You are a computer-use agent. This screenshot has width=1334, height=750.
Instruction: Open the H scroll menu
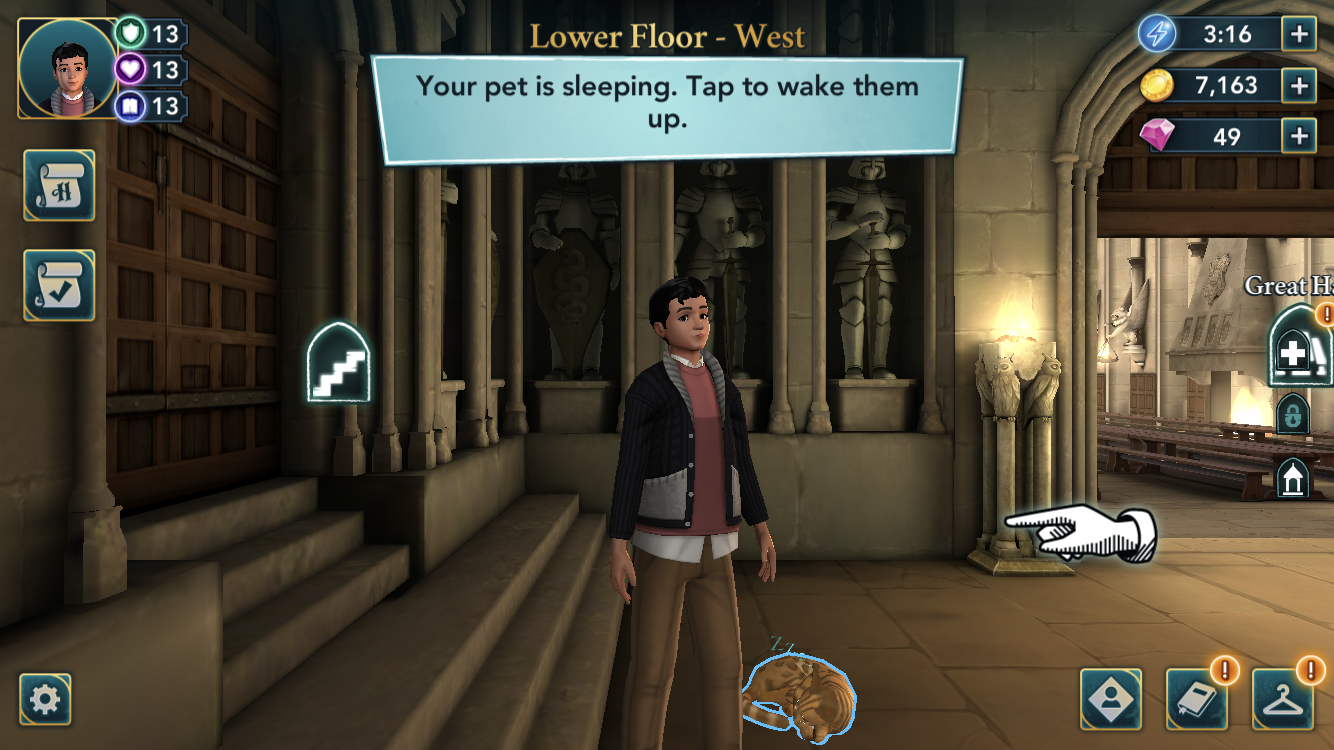59,185
